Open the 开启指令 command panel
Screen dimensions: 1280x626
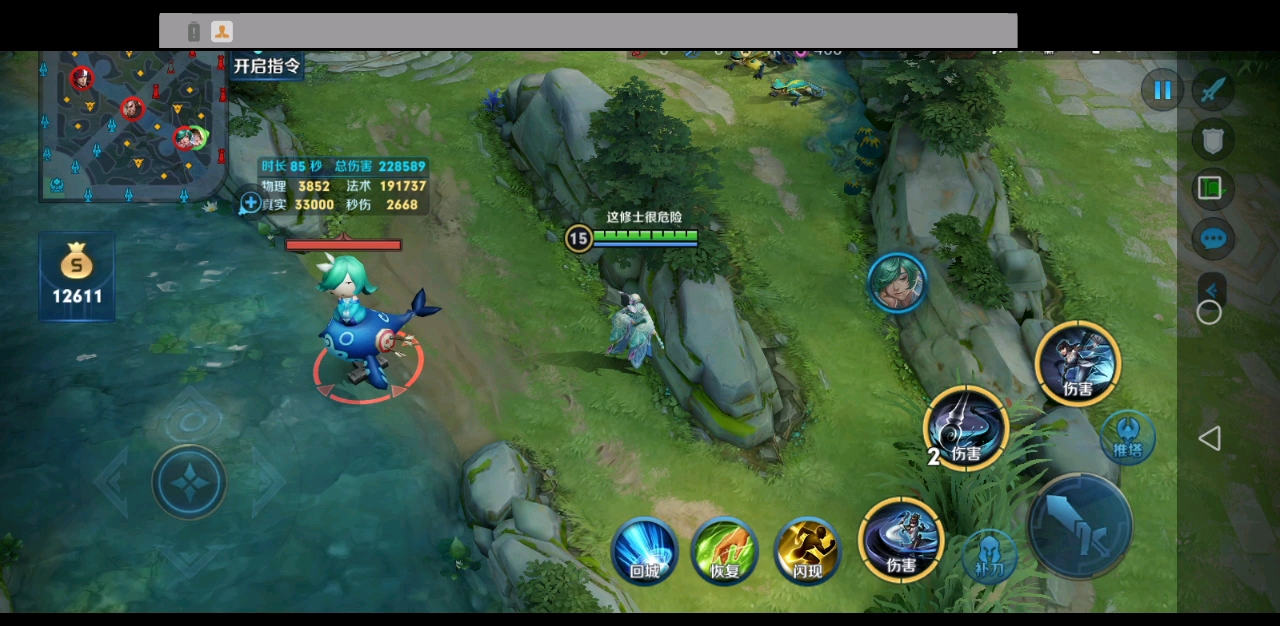tap(266, 66)
